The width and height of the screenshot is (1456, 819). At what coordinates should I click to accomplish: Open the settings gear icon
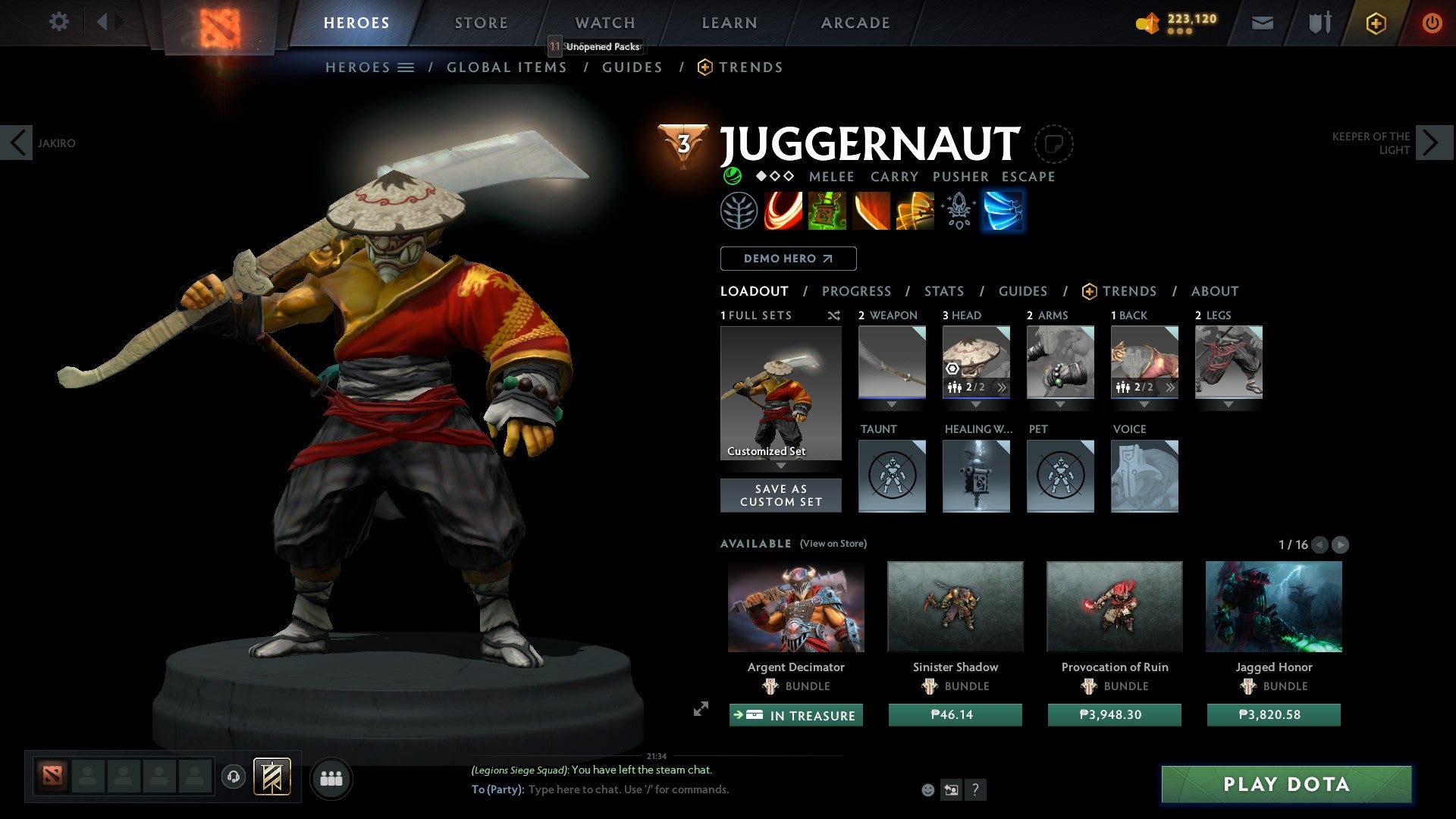(59, 22)
